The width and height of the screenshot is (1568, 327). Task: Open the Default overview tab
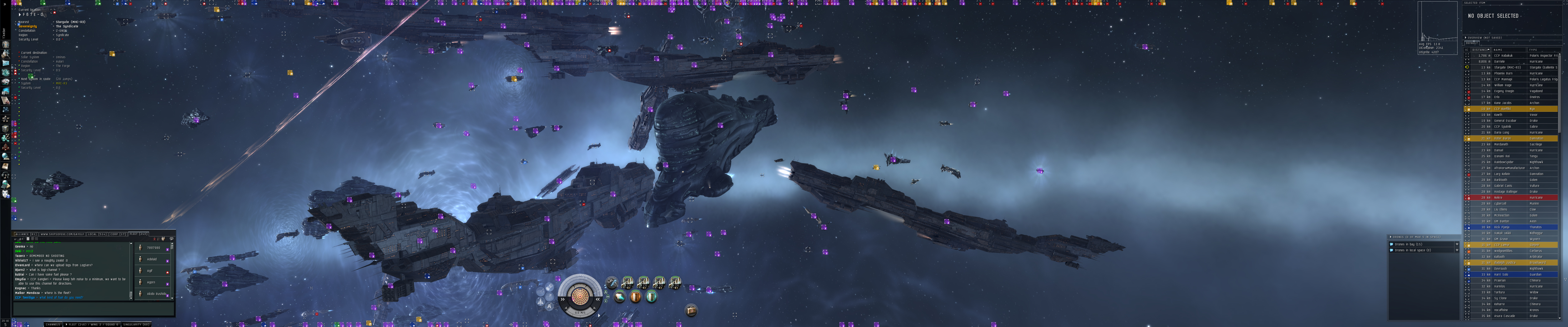click(x=1471, y=43)
